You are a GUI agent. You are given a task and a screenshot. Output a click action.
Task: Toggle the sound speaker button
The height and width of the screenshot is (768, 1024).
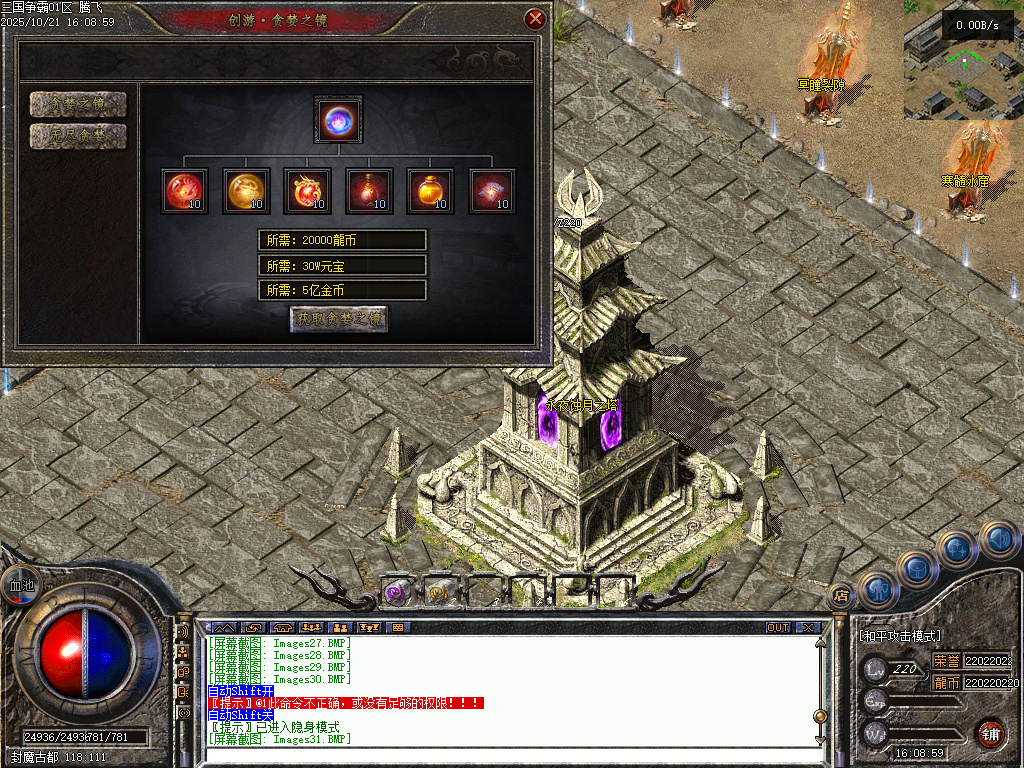coord(998,540)
